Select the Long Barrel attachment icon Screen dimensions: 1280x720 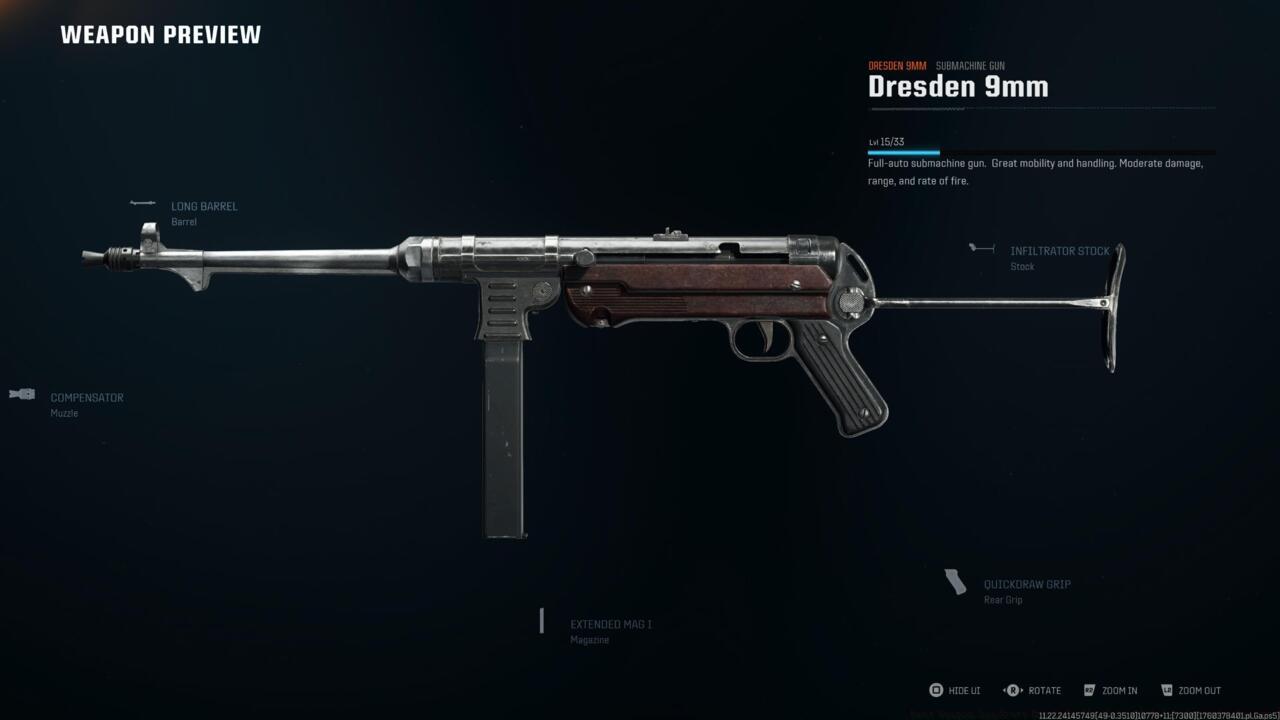coord(141,204)
